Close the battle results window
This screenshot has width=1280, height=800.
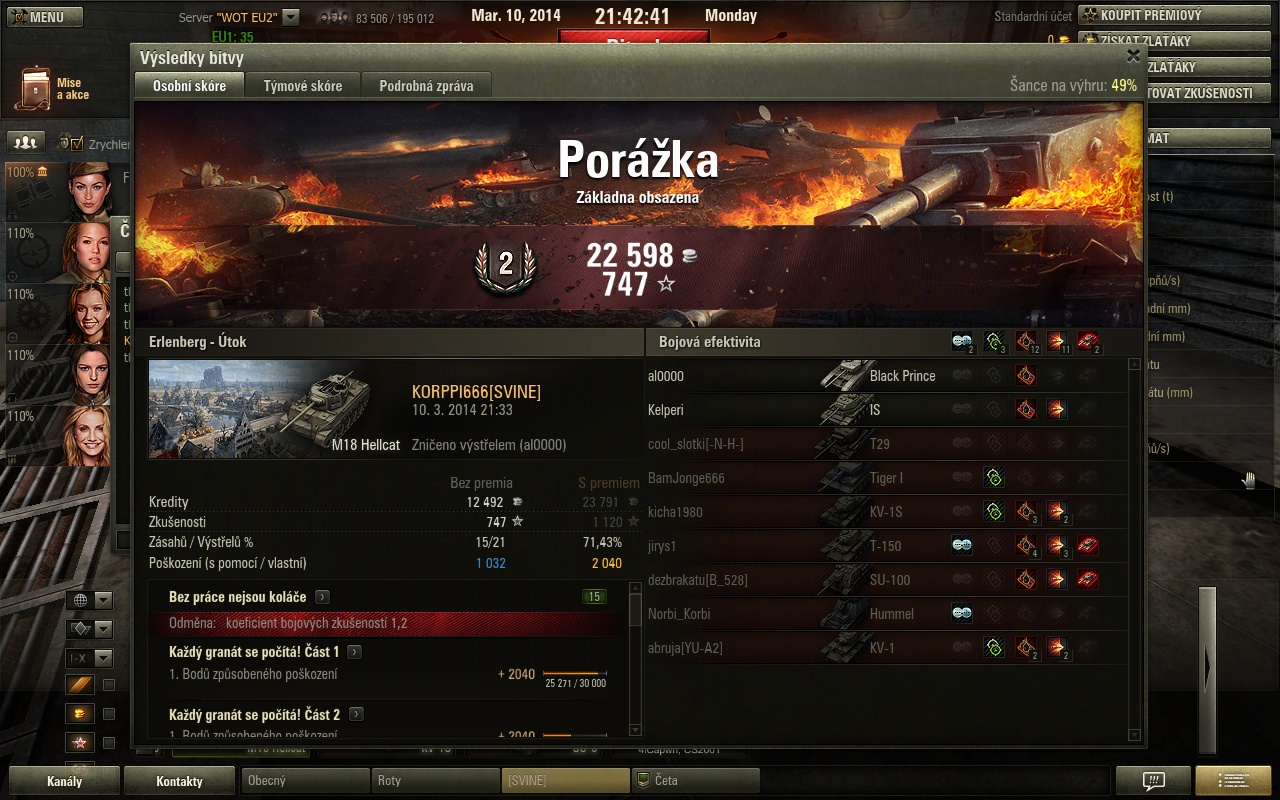tap(1133, 56)
